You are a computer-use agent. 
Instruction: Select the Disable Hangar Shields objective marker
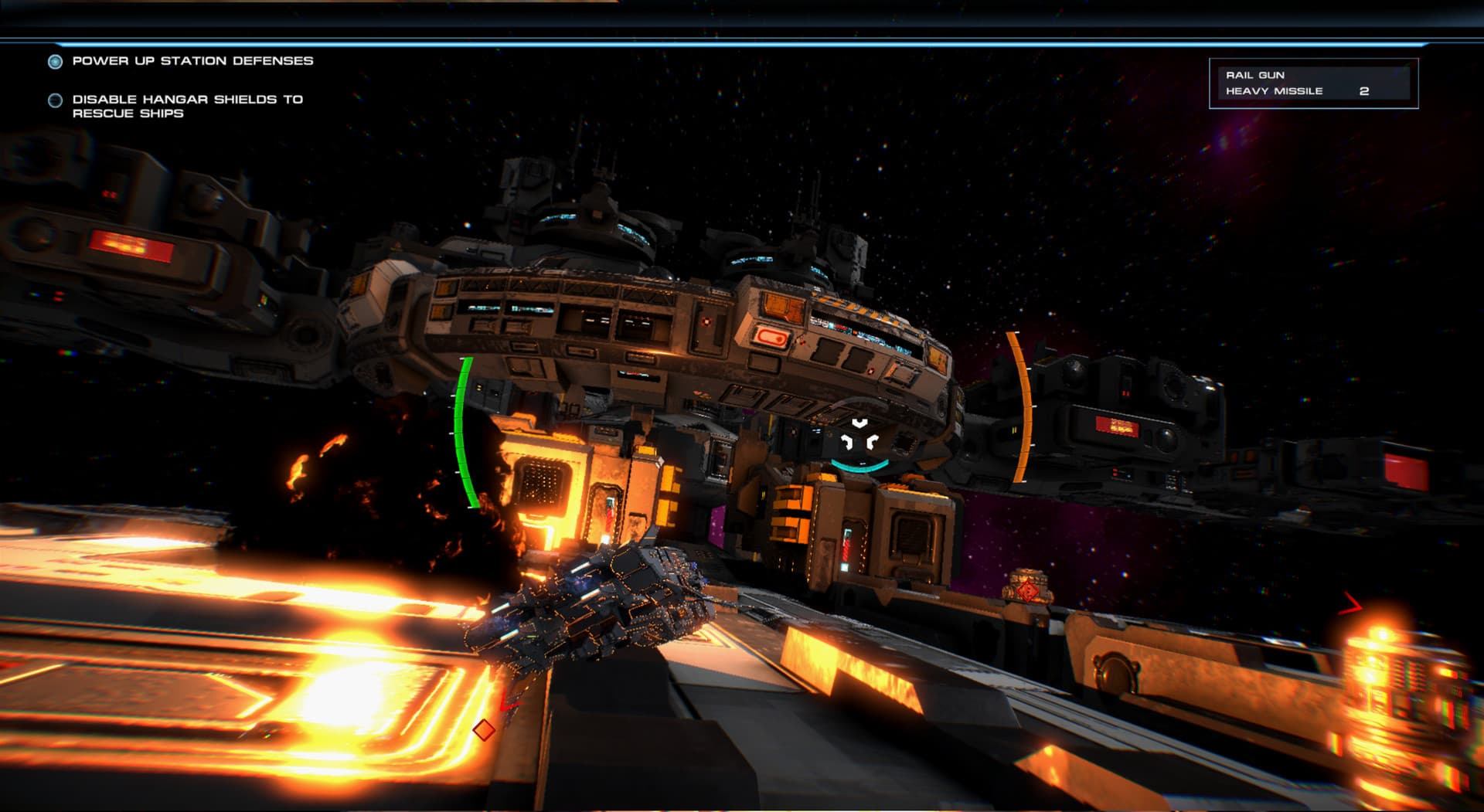53,99
